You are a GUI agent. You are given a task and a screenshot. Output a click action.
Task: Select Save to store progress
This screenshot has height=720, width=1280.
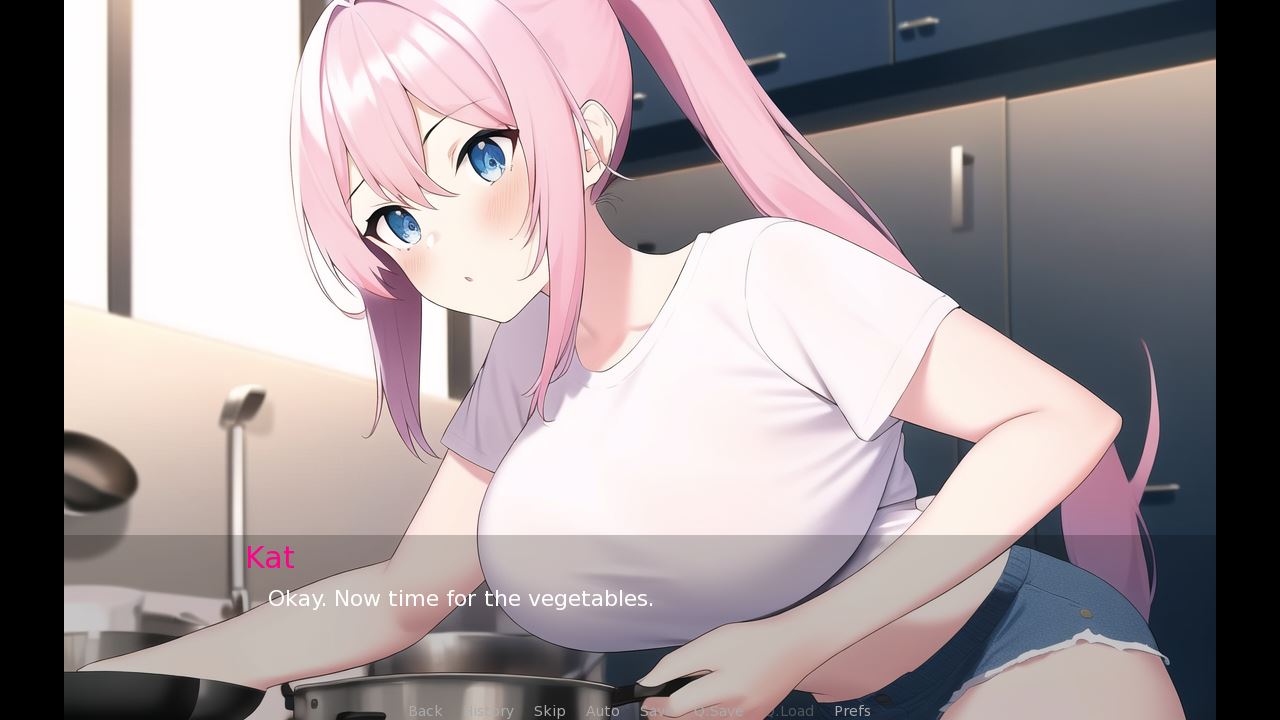tap(656, 710)
